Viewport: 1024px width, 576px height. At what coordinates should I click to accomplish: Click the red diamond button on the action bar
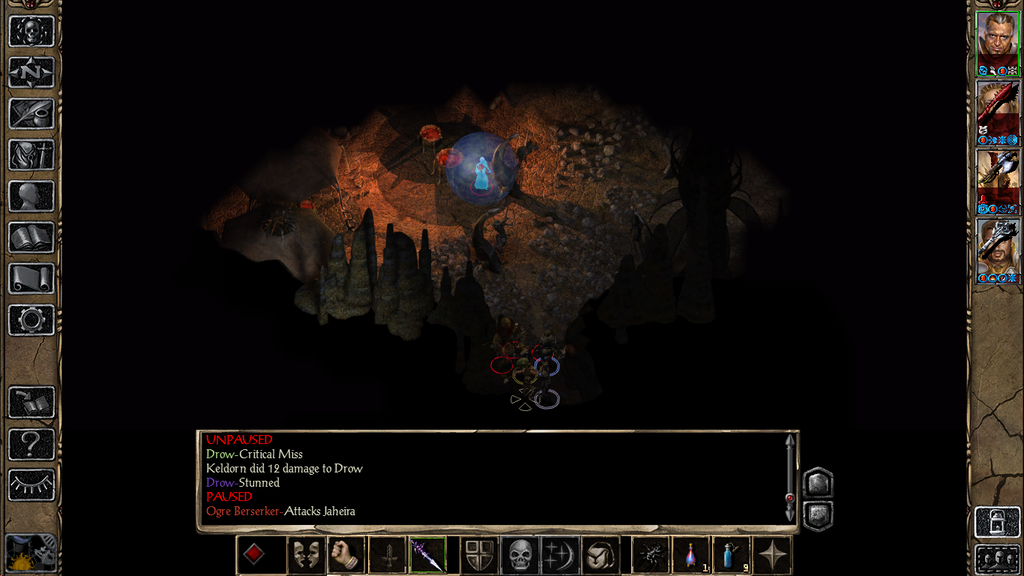pyautogui.click(x=255, y=555)
